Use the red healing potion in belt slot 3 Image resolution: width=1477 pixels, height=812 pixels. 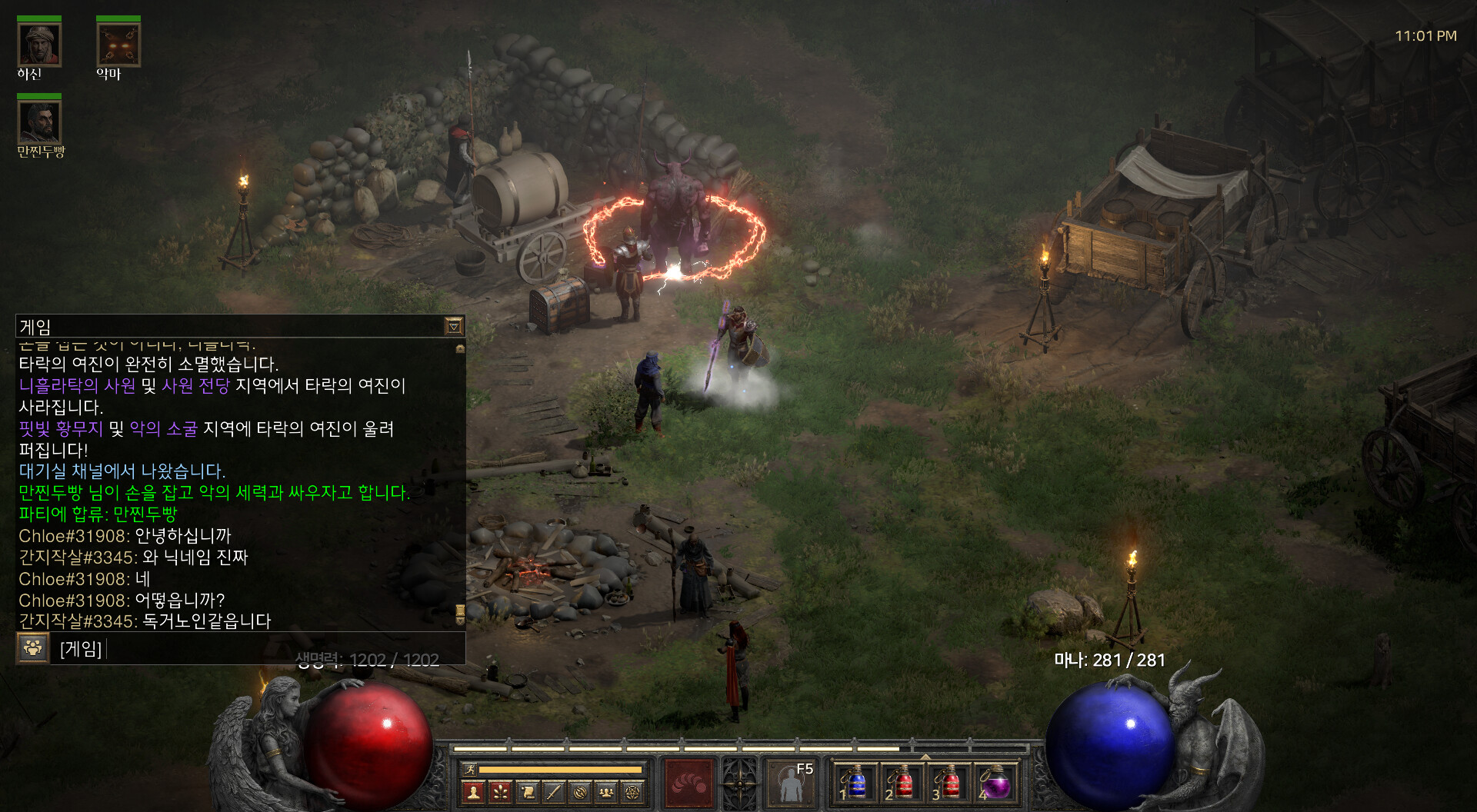(x=949, y=783)
